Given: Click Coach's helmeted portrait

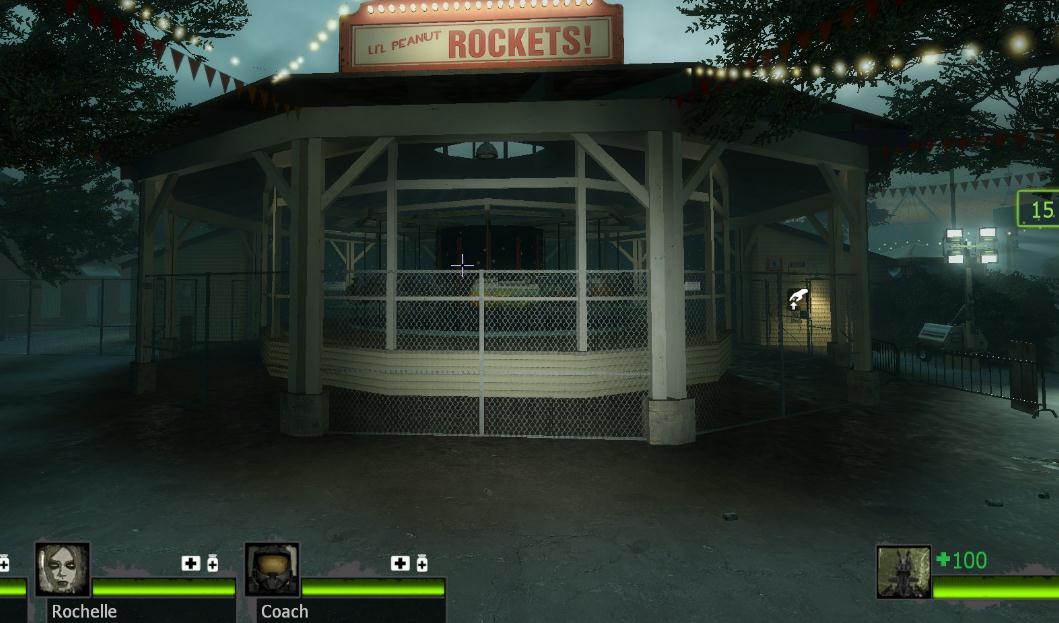Looking at the screenshot, I should tap(272, 570).
